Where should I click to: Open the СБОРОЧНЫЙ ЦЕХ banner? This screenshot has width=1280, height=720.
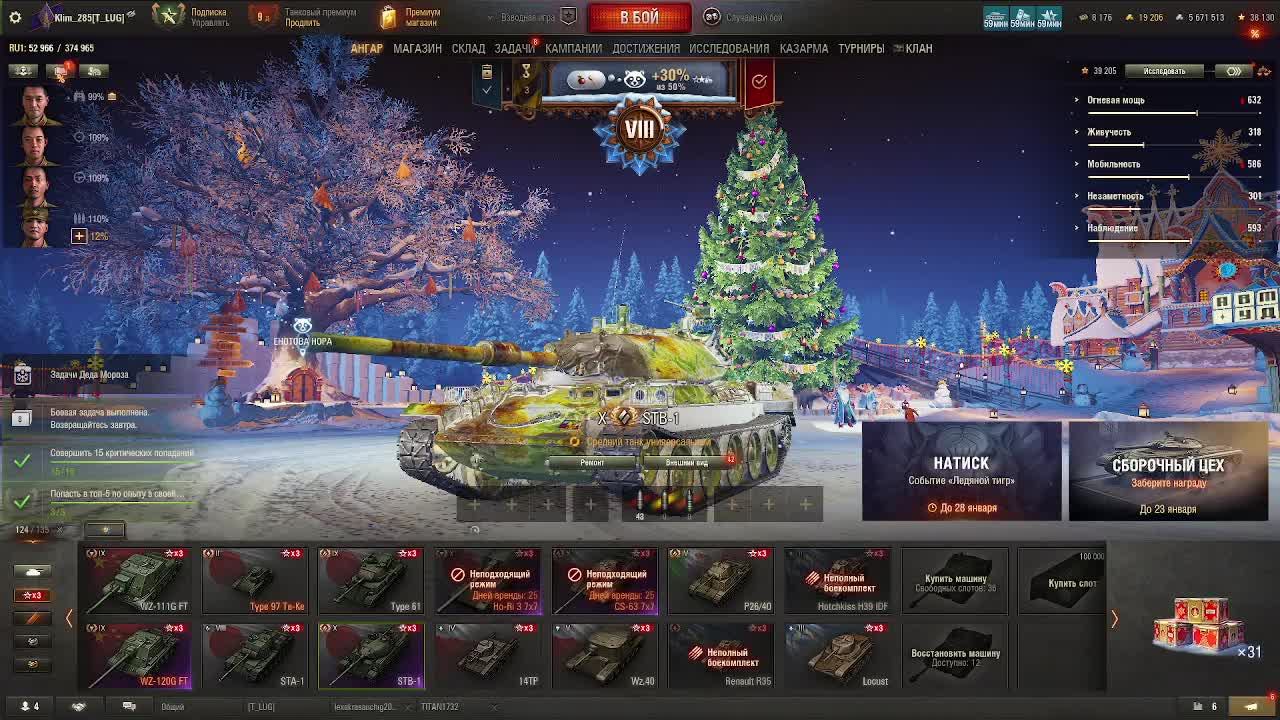[1167, 471]
